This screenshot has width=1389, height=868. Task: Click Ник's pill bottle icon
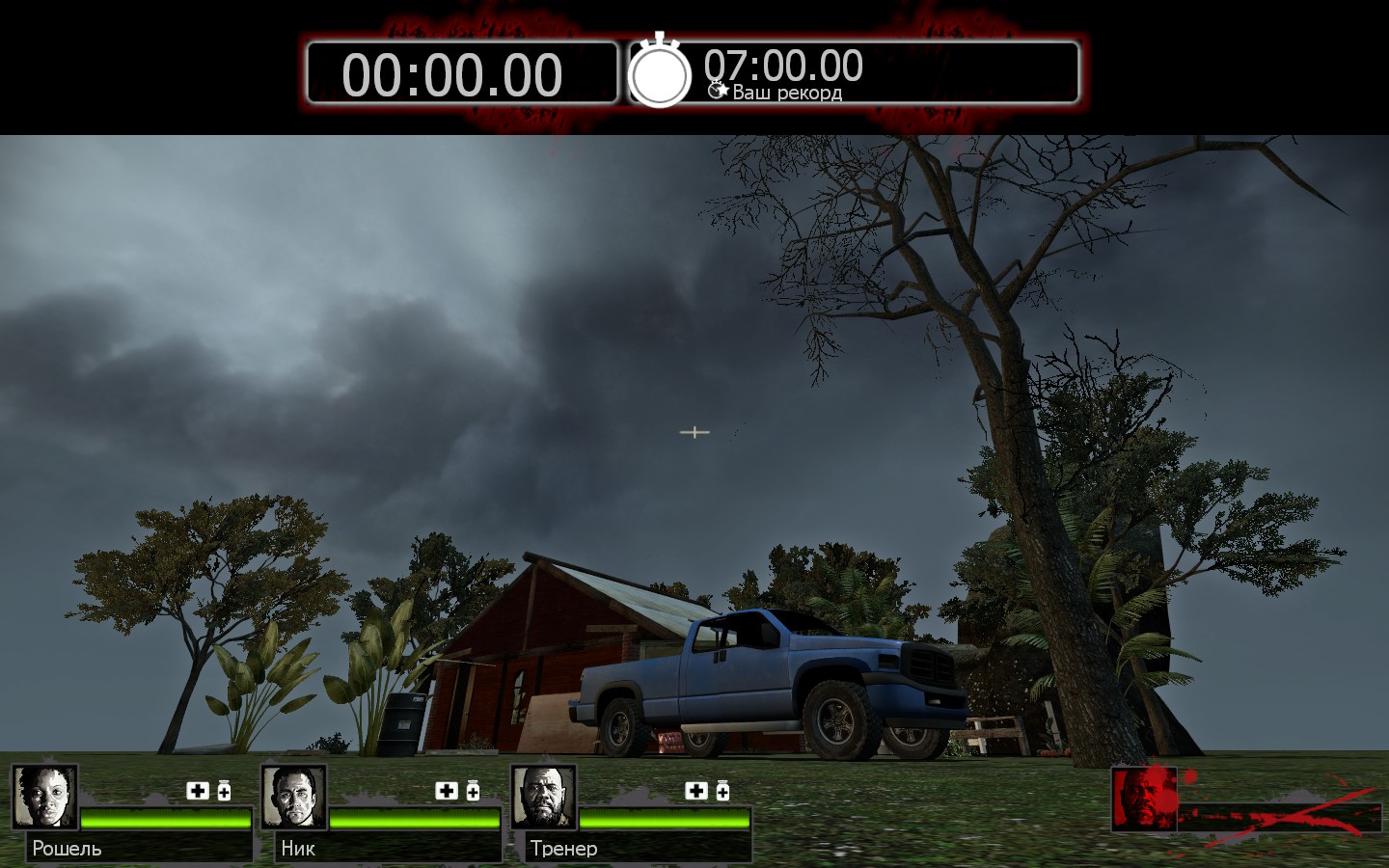pos(473,791)
